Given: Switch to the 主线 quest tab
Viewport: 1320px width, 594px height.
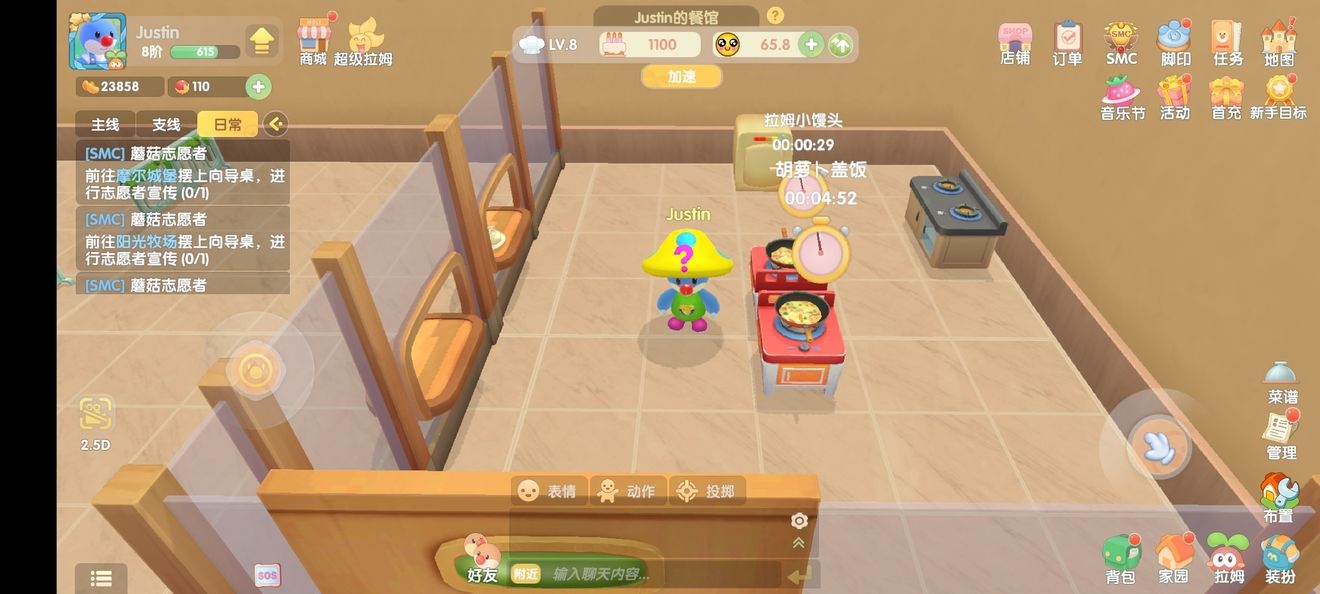Looking at the screenshot, I should (105, 124).
